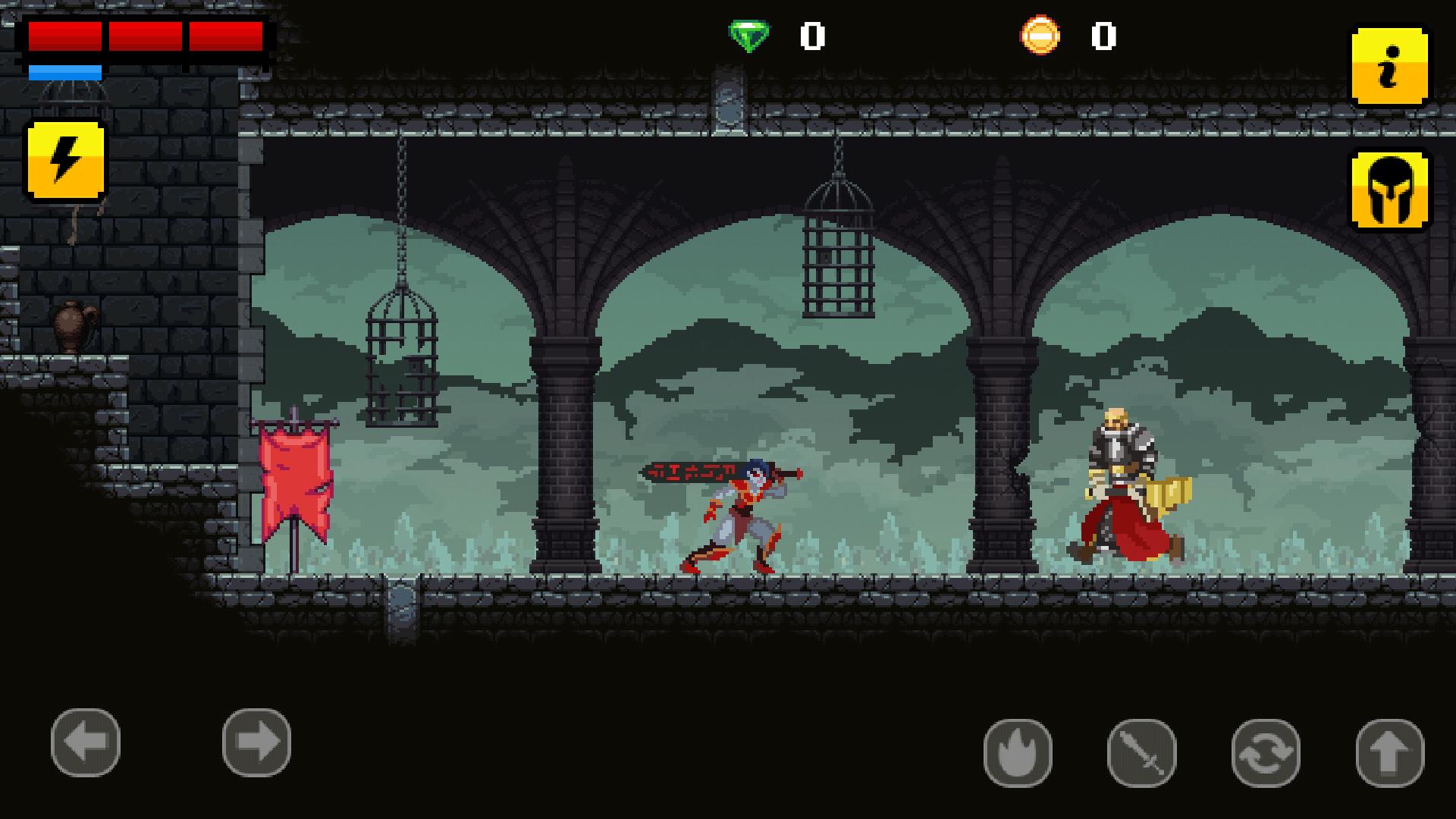1456x819 pixels.
Task: Tap the right arrow move button
Action: click(256, 742)
